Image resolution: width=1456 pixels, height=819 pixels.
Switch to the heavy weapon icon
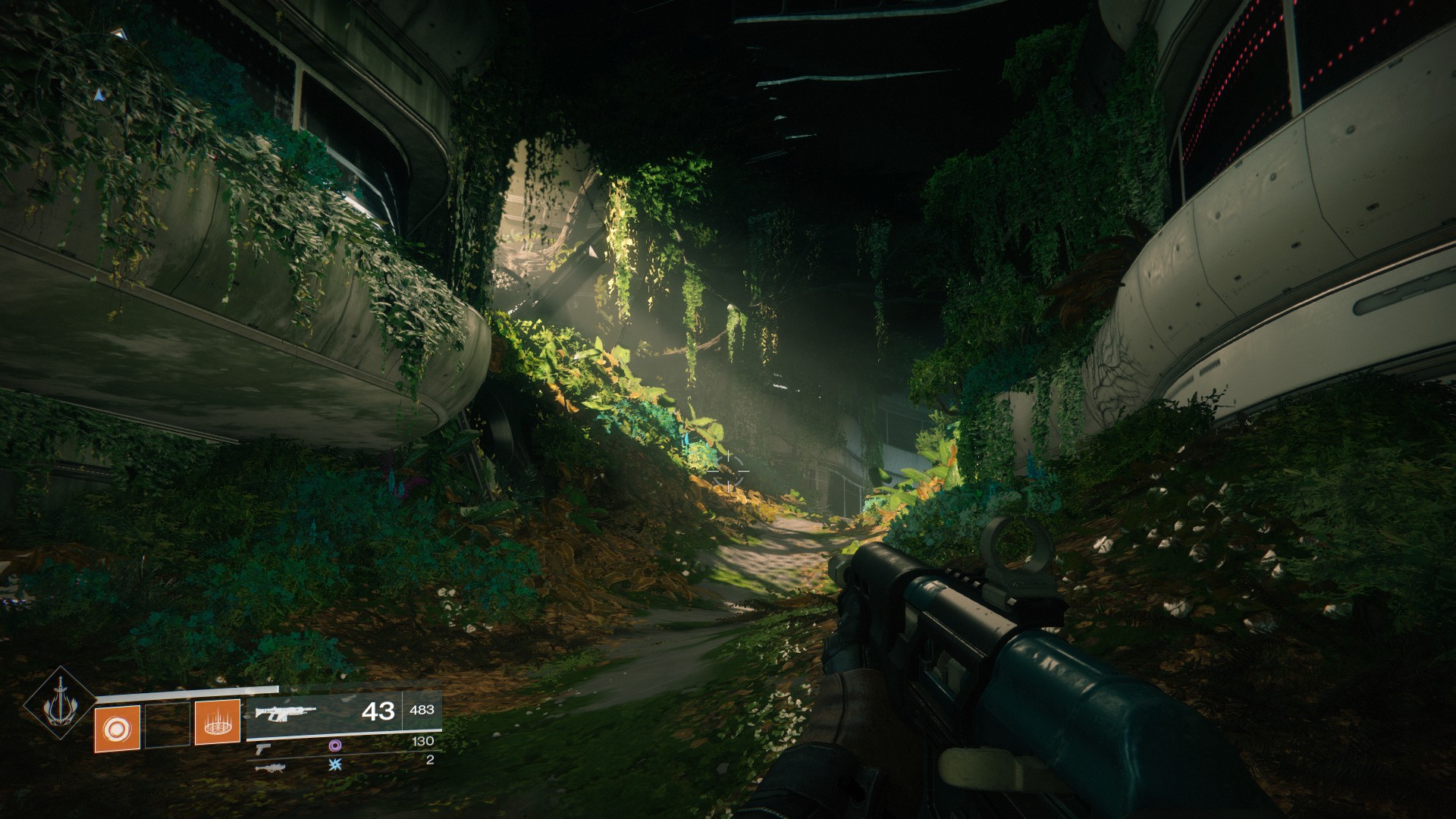pos(269,767)
